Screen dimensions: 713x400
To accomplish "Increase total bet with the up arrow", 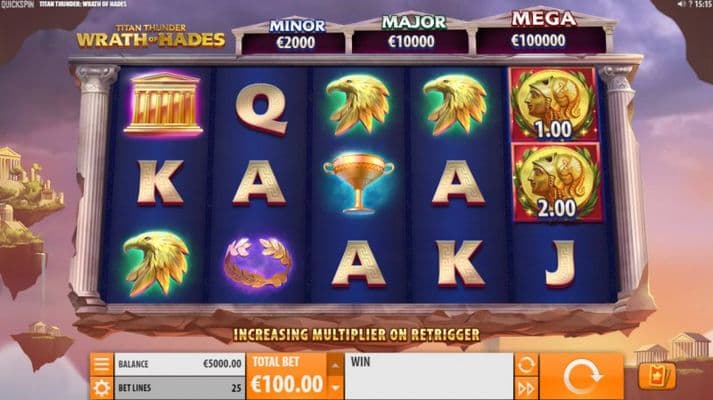I will click(335, 365).
